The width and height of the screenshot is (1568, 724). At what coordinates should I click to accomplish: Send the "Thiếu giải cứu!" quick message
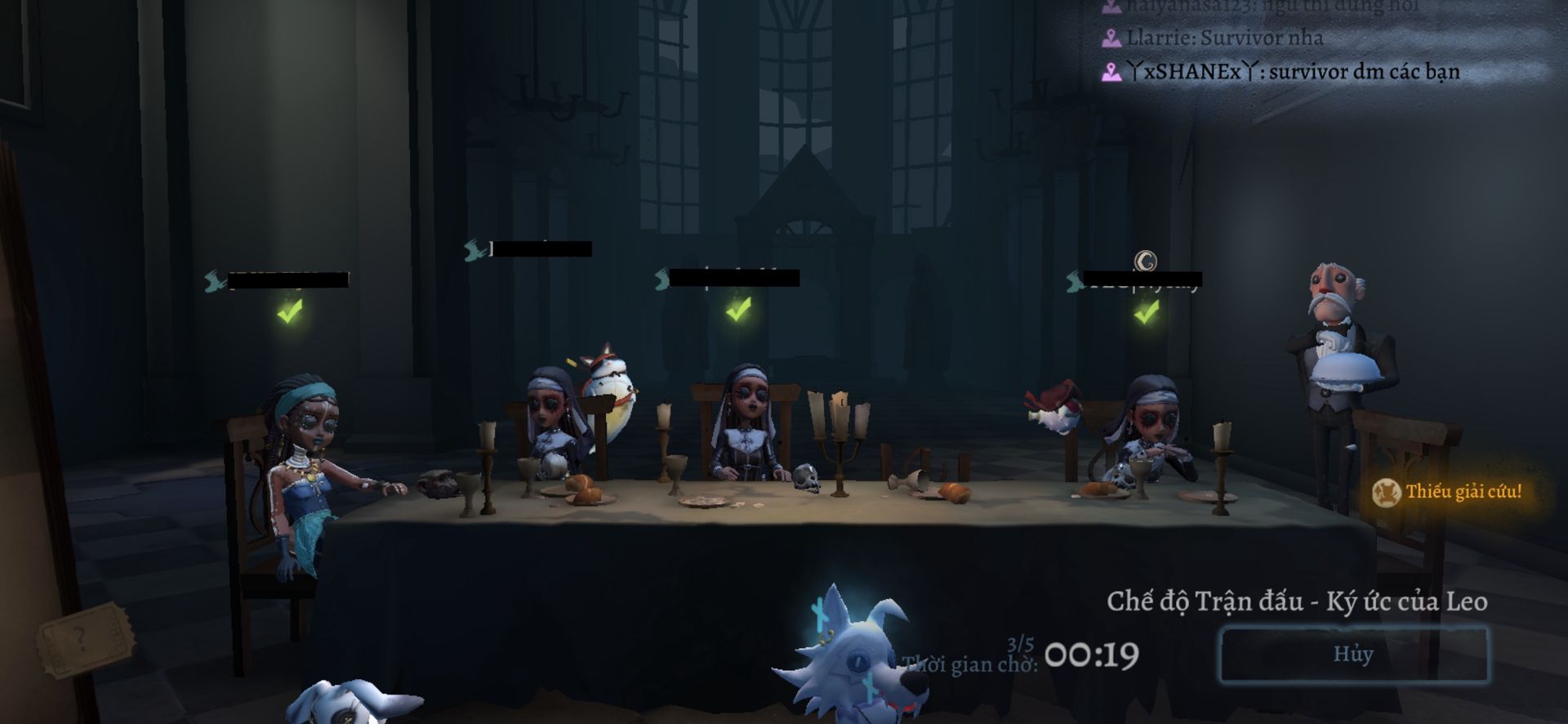tap(1448, 492)
